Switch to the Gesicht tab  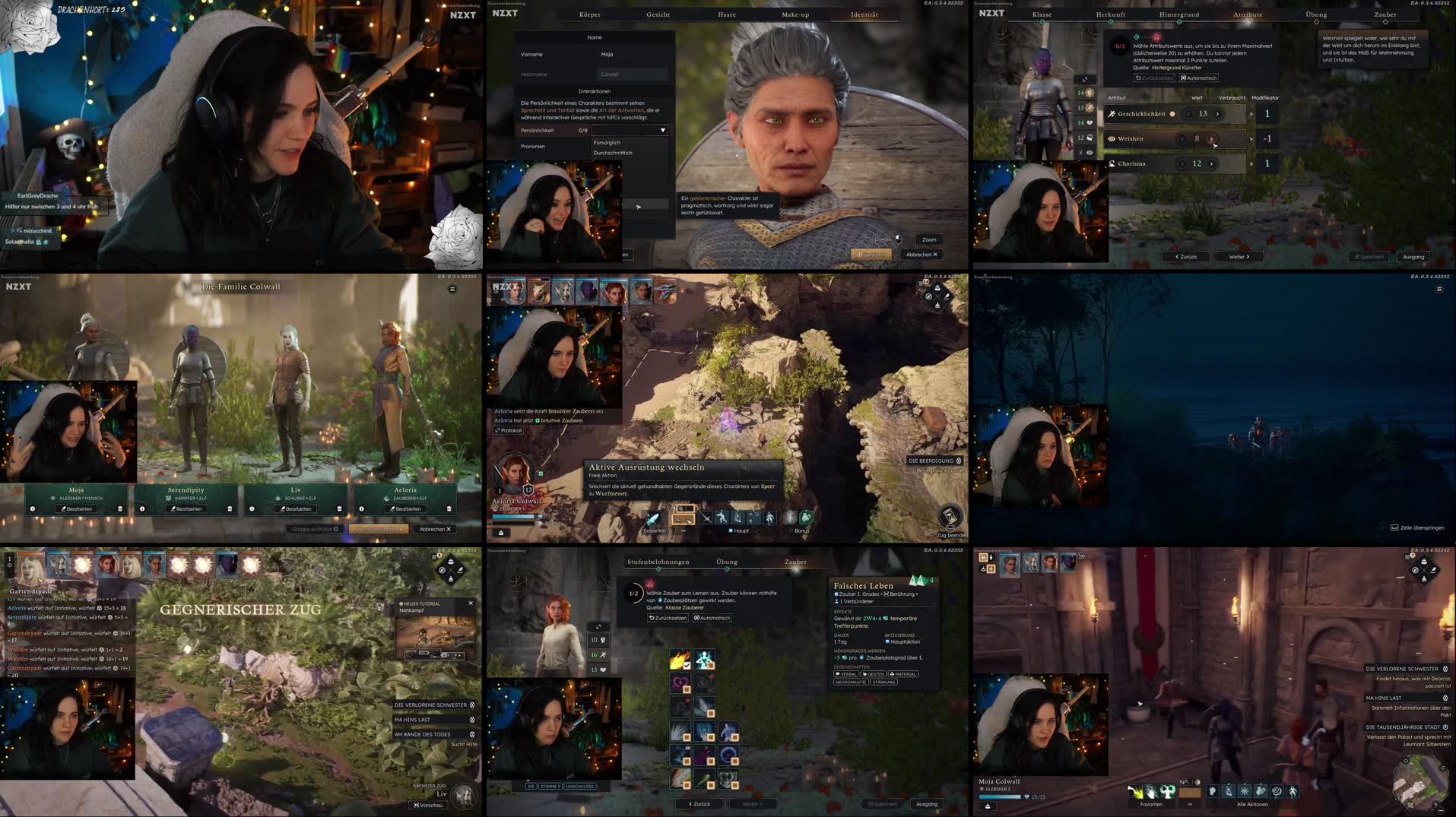click(x=657, y=14)
